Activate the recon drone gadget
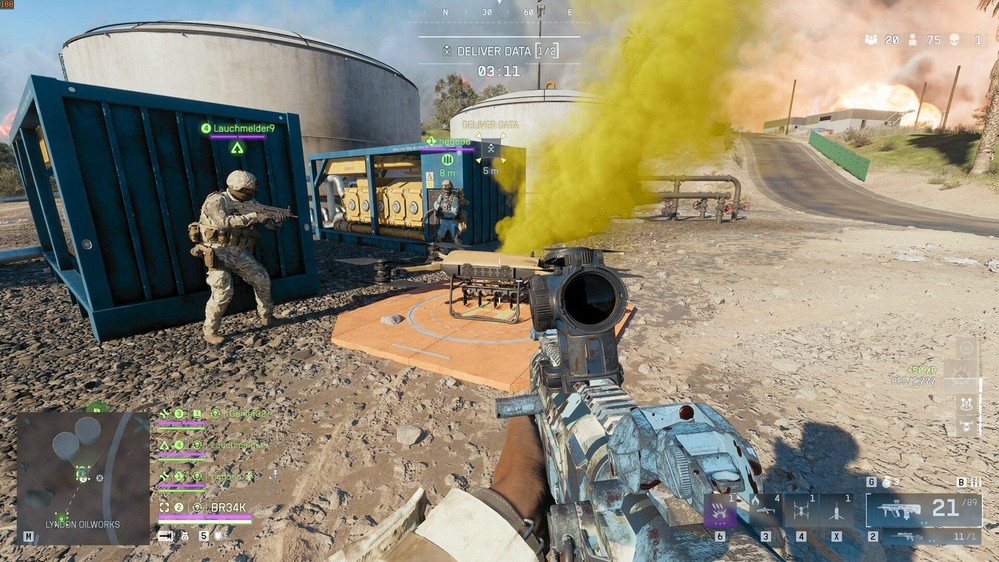 click(x=801, y=511)
